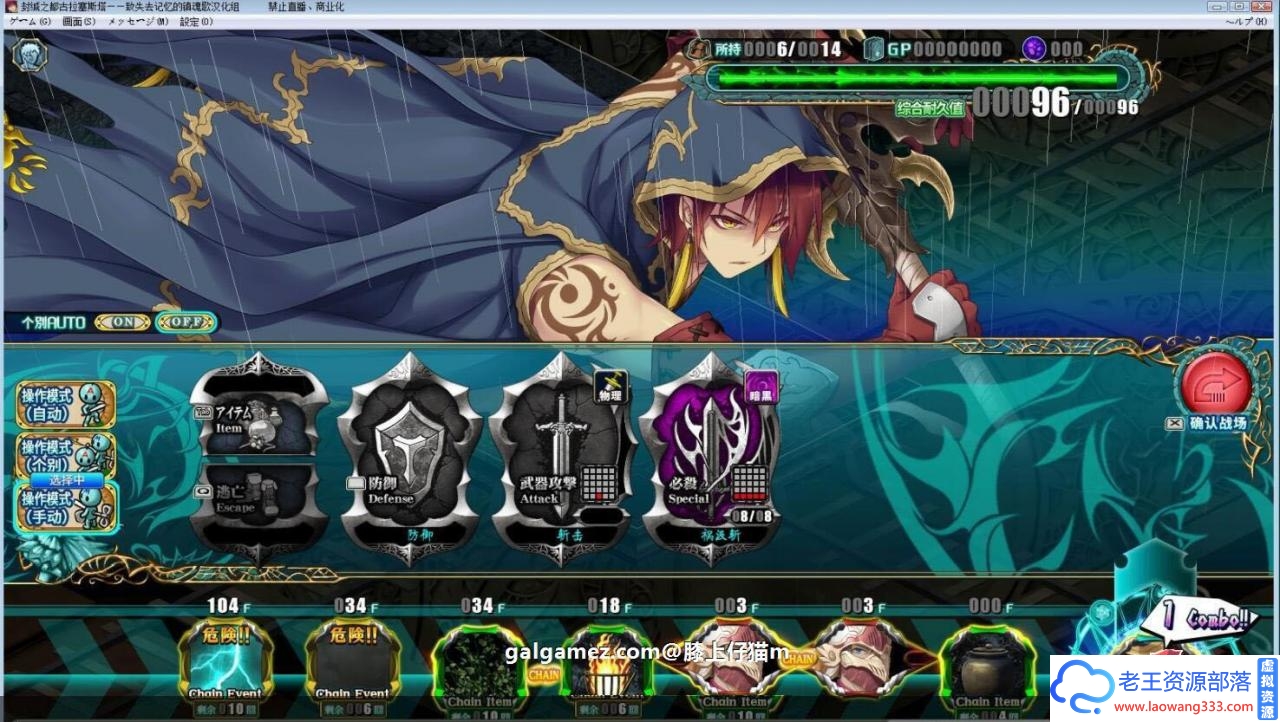Pick the green bush Chain Item tile
This screenshot has height=722, width=1280.
tap(482, 665)
